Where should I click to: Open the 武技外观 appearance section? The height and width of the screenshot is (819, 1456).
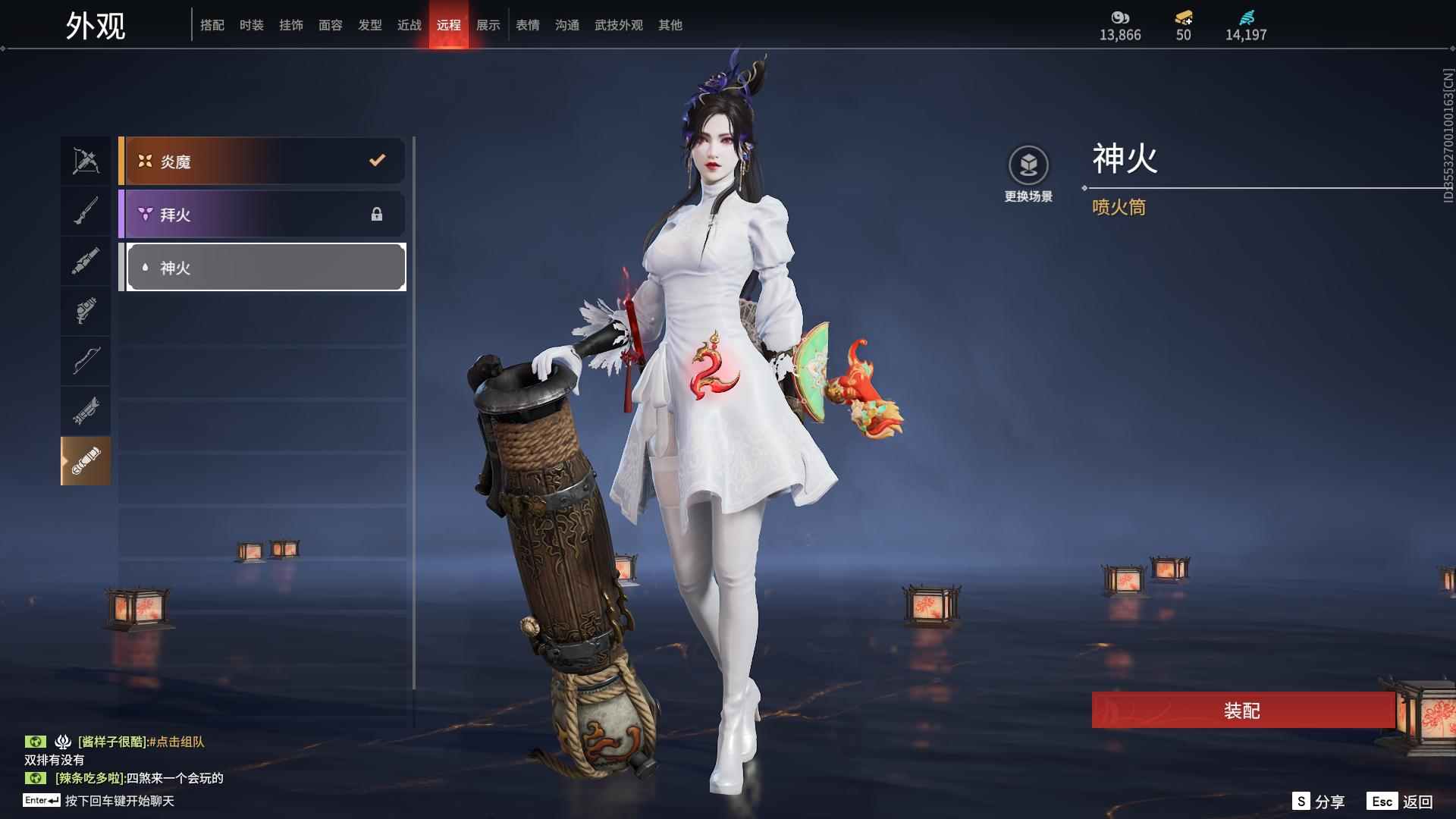pyautogui.click(x=618, y=25)
